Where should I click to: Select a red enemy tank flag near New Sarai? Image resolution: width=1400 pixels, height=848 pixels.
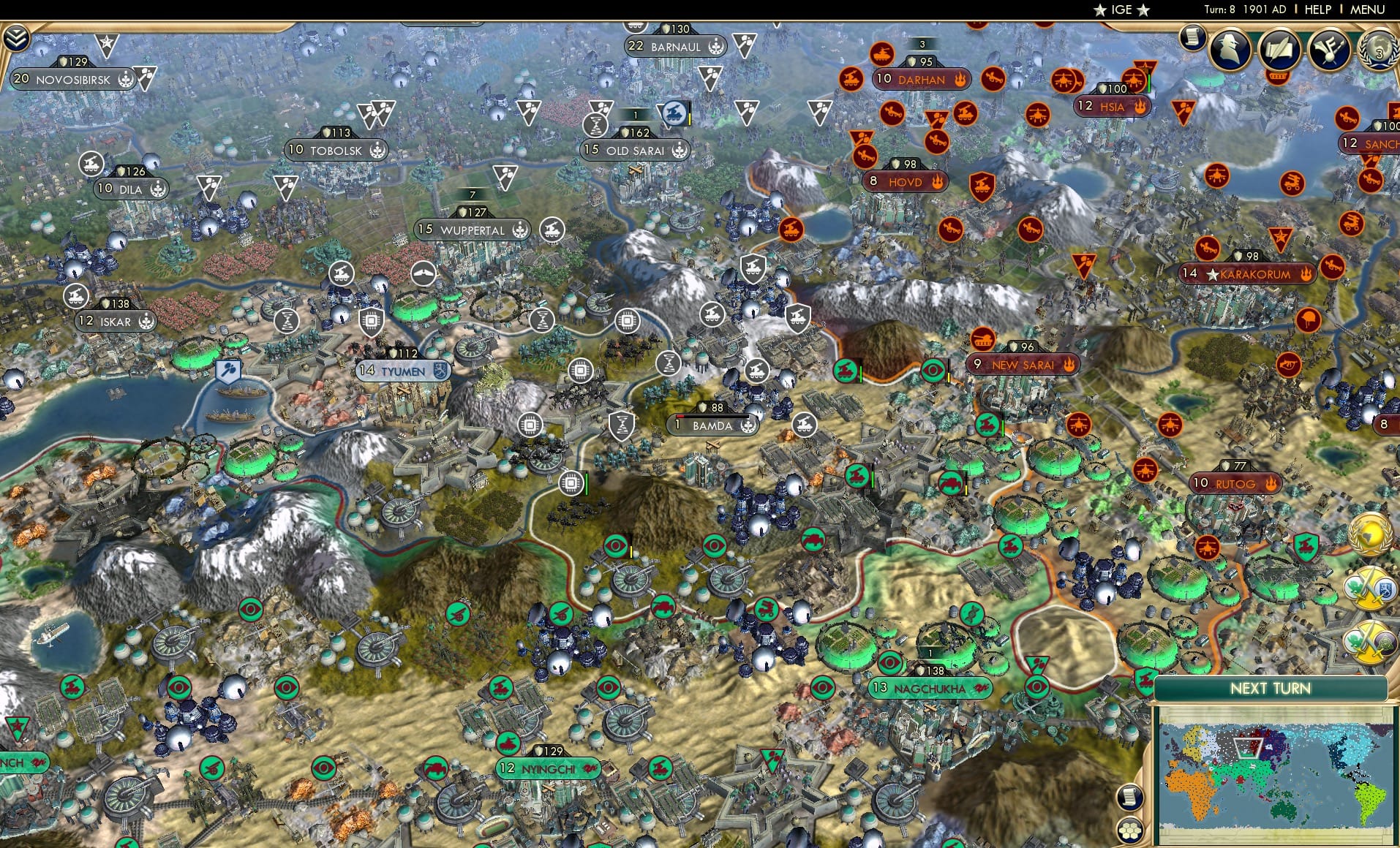point(983,338)
